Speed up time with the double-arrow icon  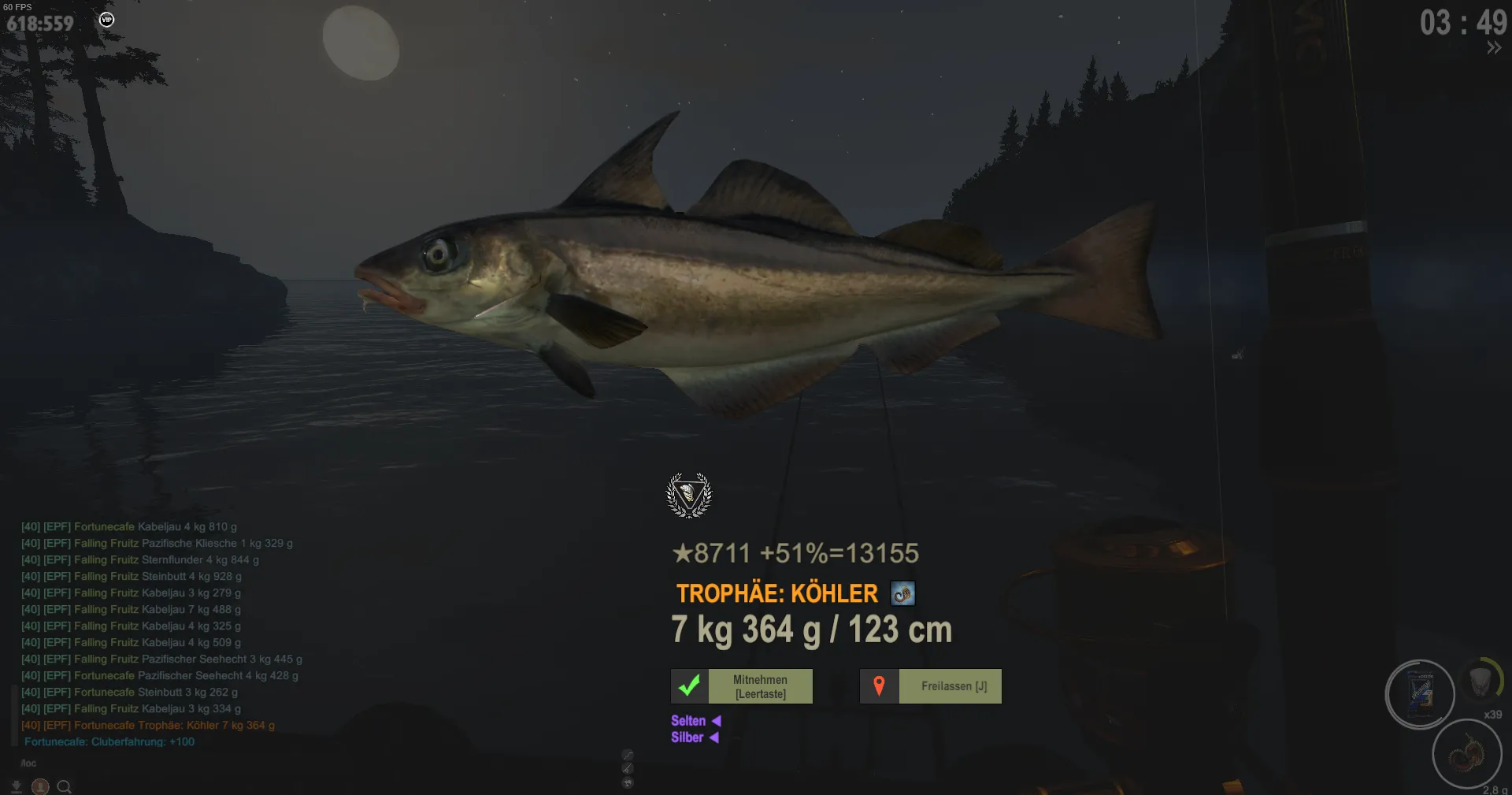1493,48
